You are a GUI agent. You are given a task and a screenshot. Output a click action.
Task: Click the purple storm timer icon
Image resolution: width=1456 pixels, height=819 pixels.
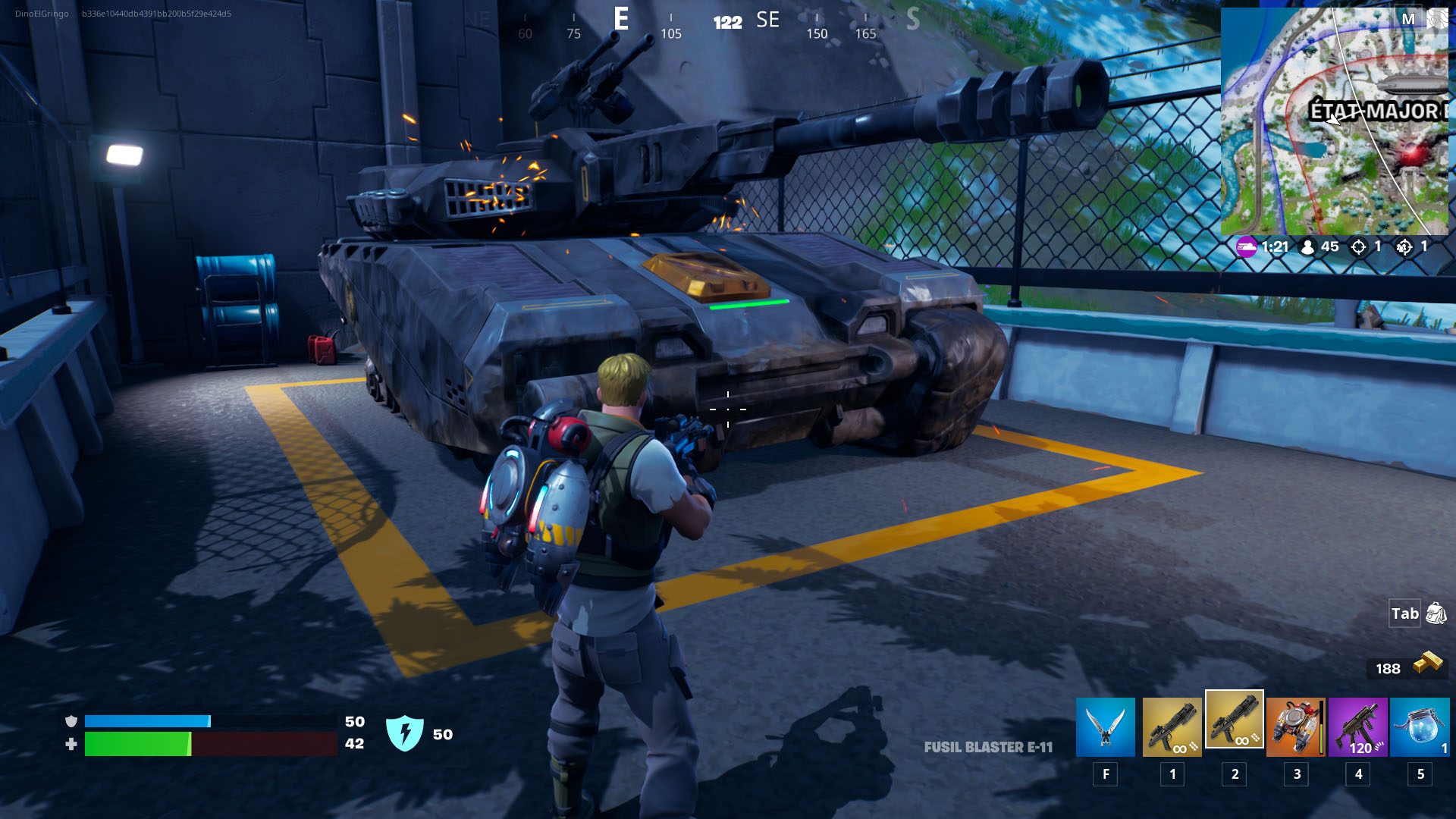(1246, 246)
